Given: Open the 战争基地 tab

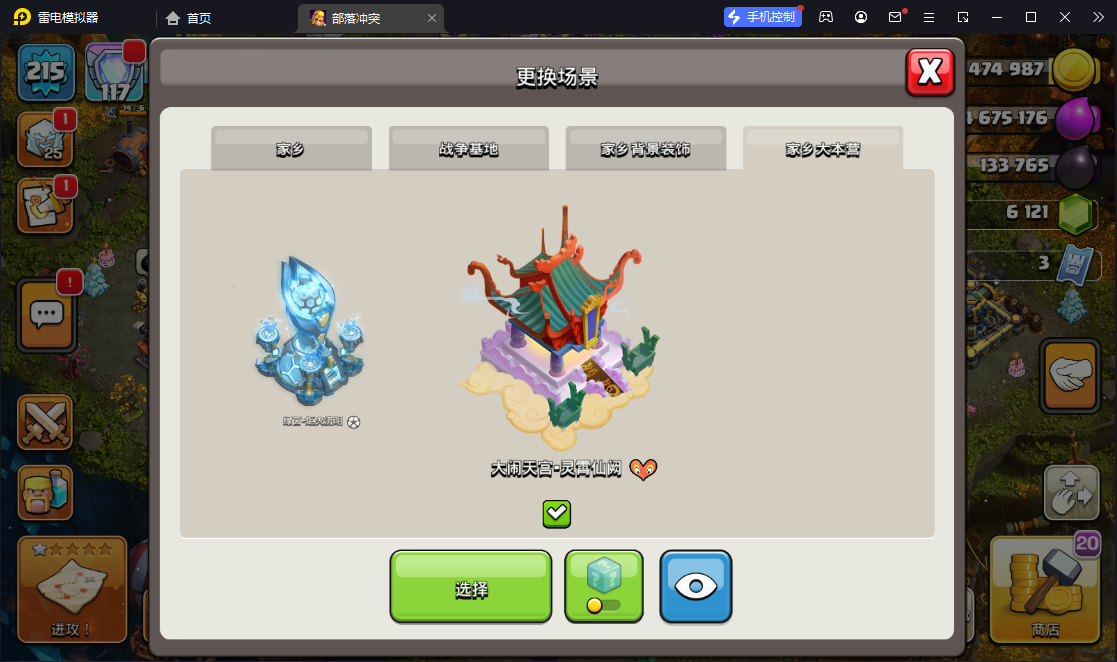Looking at the screenshot, I should point(468,149).
